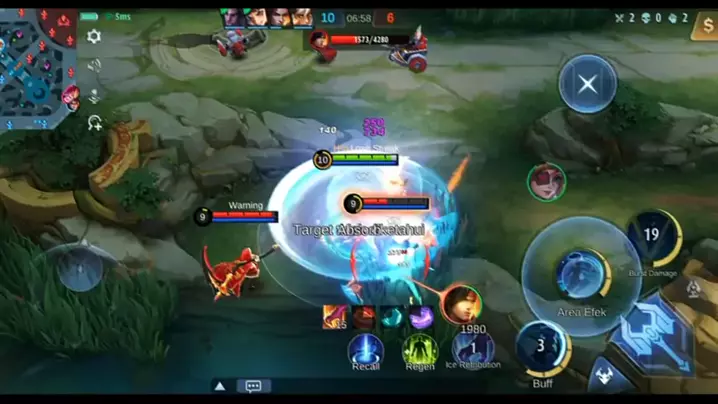
Task: Toggle the speaker sound icon
Action: point(94,66)
